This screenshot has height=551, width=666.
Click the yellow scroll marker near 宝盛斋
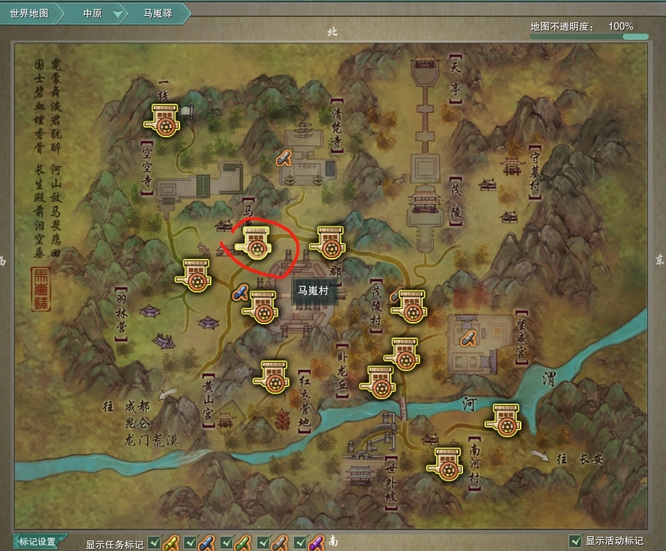pos(466,338)
